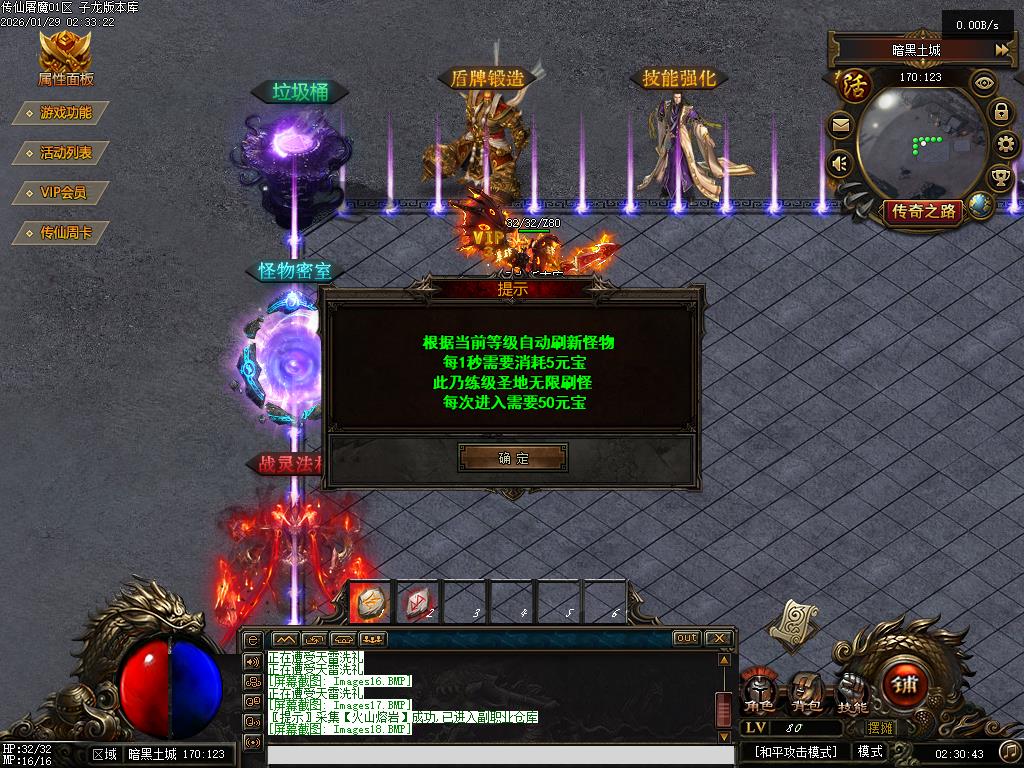Open the VIP会员 membership page
This screenshot has width=1024, height=768.
click(x=62, y=193)
